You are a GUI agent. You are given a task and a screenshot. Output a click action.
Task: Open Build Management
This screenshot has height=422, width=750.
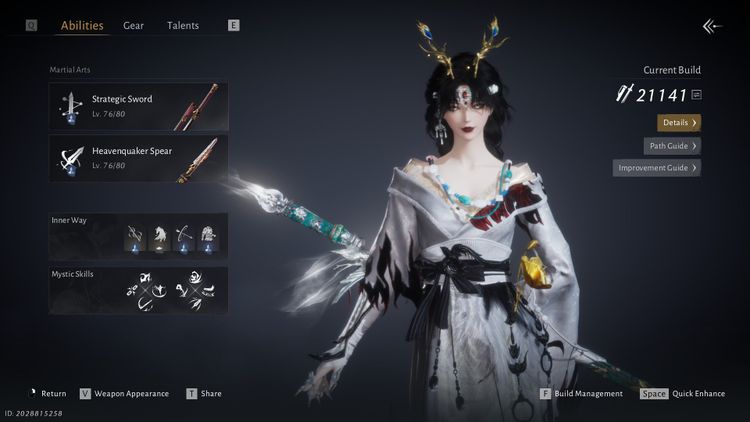coord(588,394)
